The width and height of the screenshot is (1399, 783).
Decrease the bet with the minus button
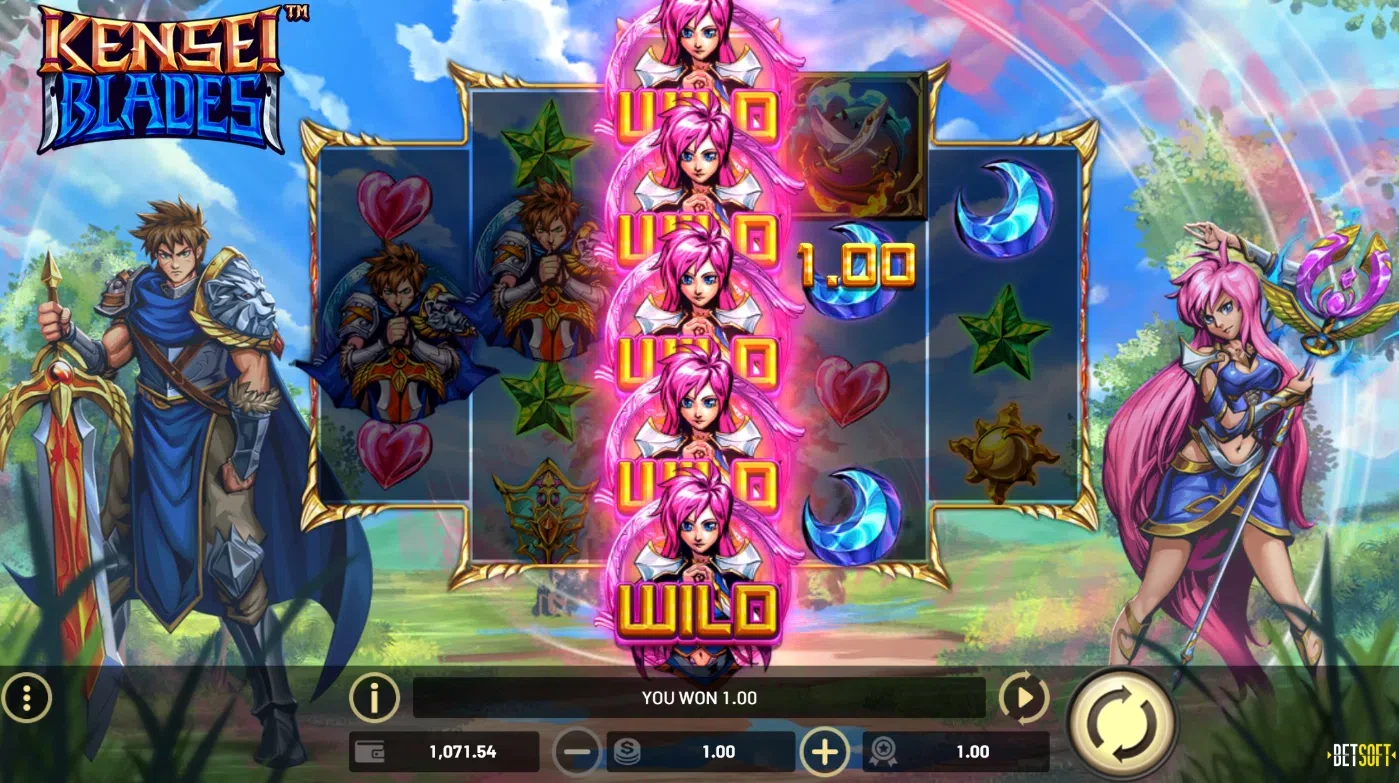[x=577, y=752]
